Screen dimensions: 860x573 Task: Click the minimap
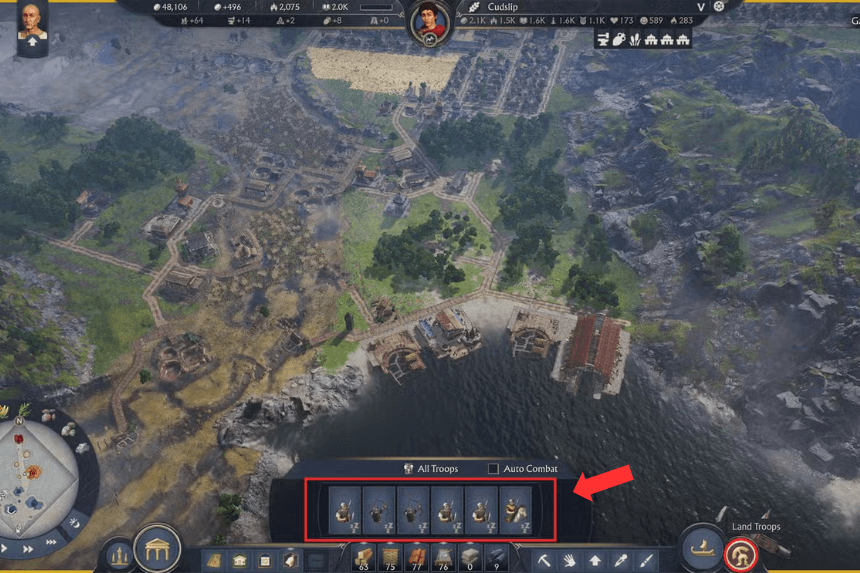click(40, 470)
